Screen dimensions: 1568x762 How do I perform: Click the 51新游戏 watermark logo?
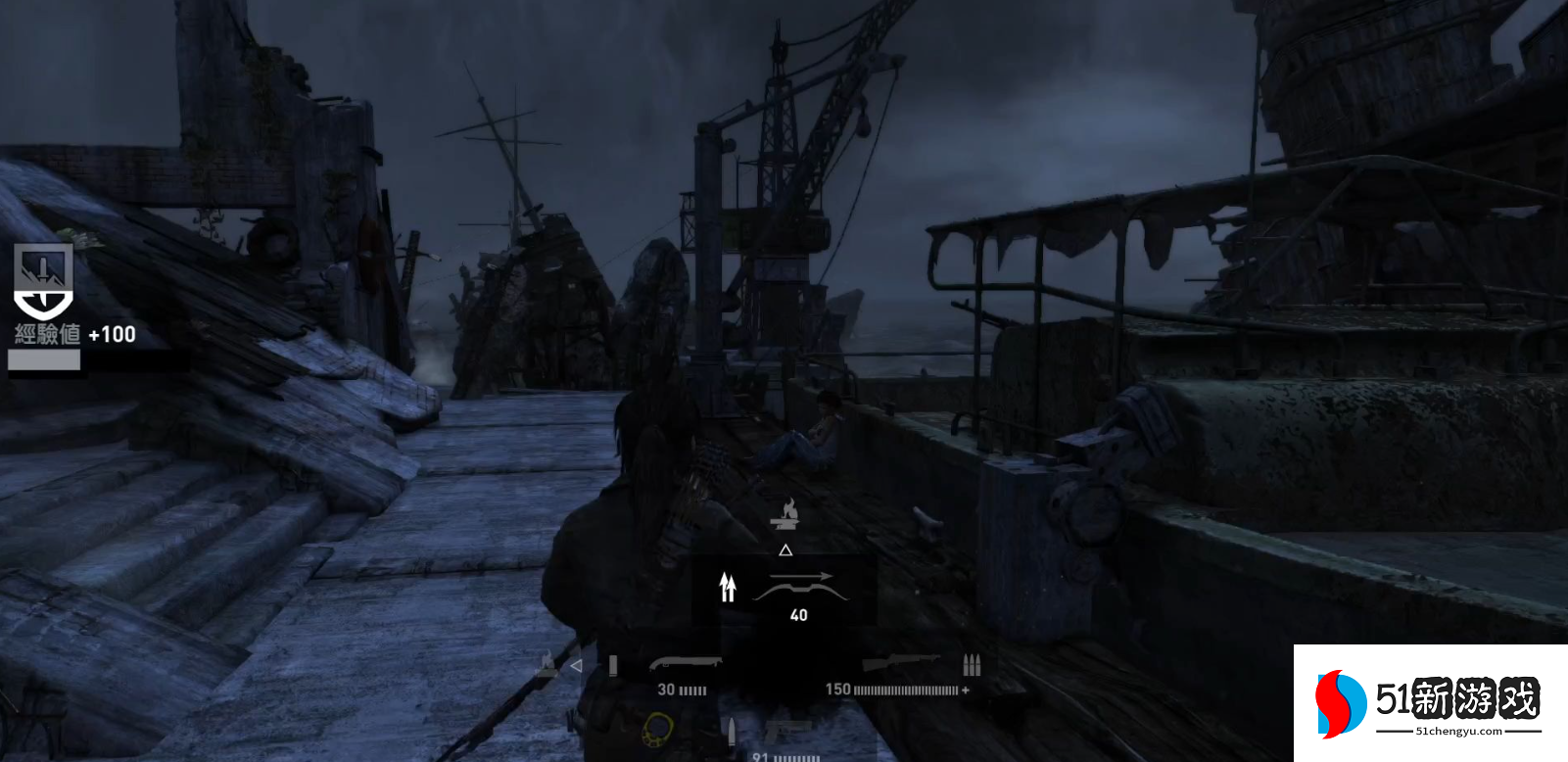click(x=1430, y=702)
